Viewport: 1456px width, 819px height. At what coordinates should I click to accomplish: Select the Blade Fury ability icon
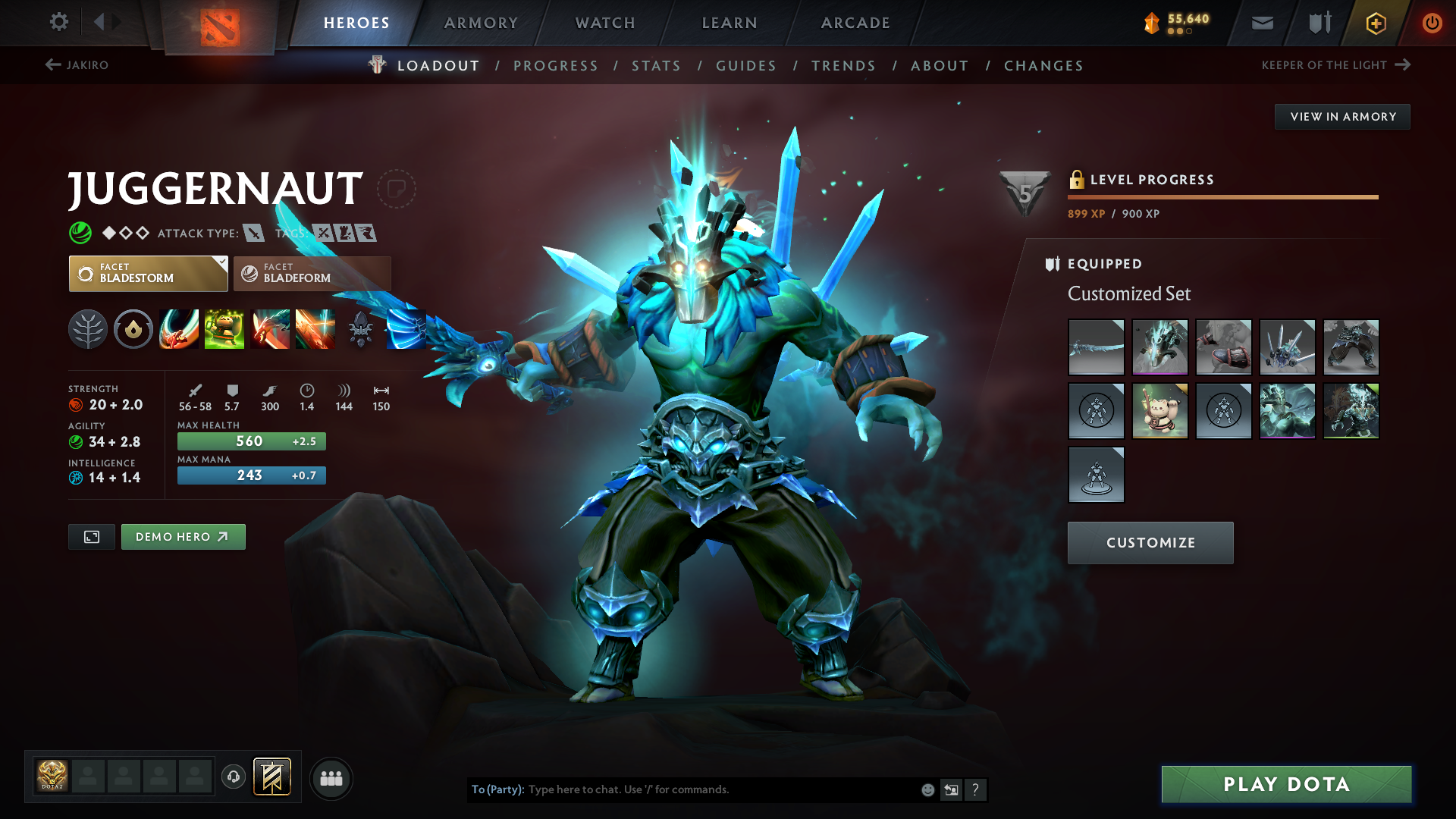pyautogui.click(x=179, y=328)
